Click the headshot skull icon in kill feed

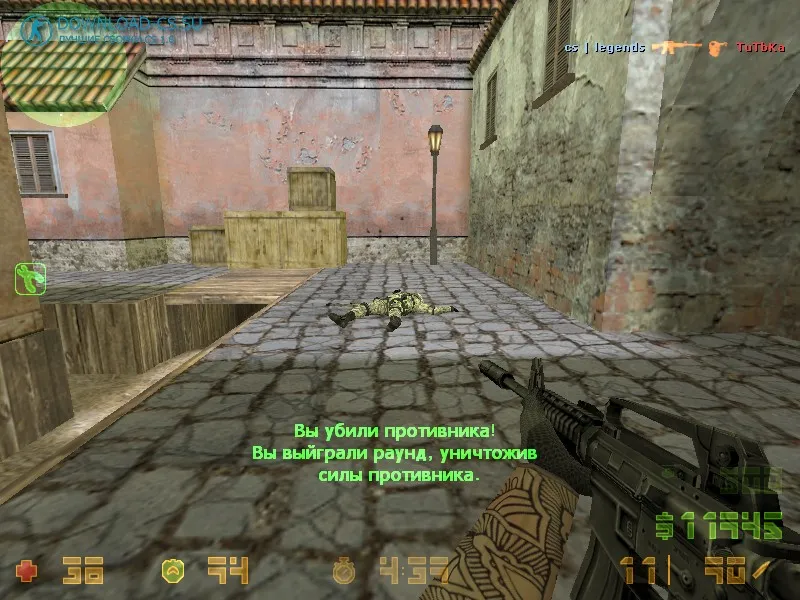click(716, 47)
